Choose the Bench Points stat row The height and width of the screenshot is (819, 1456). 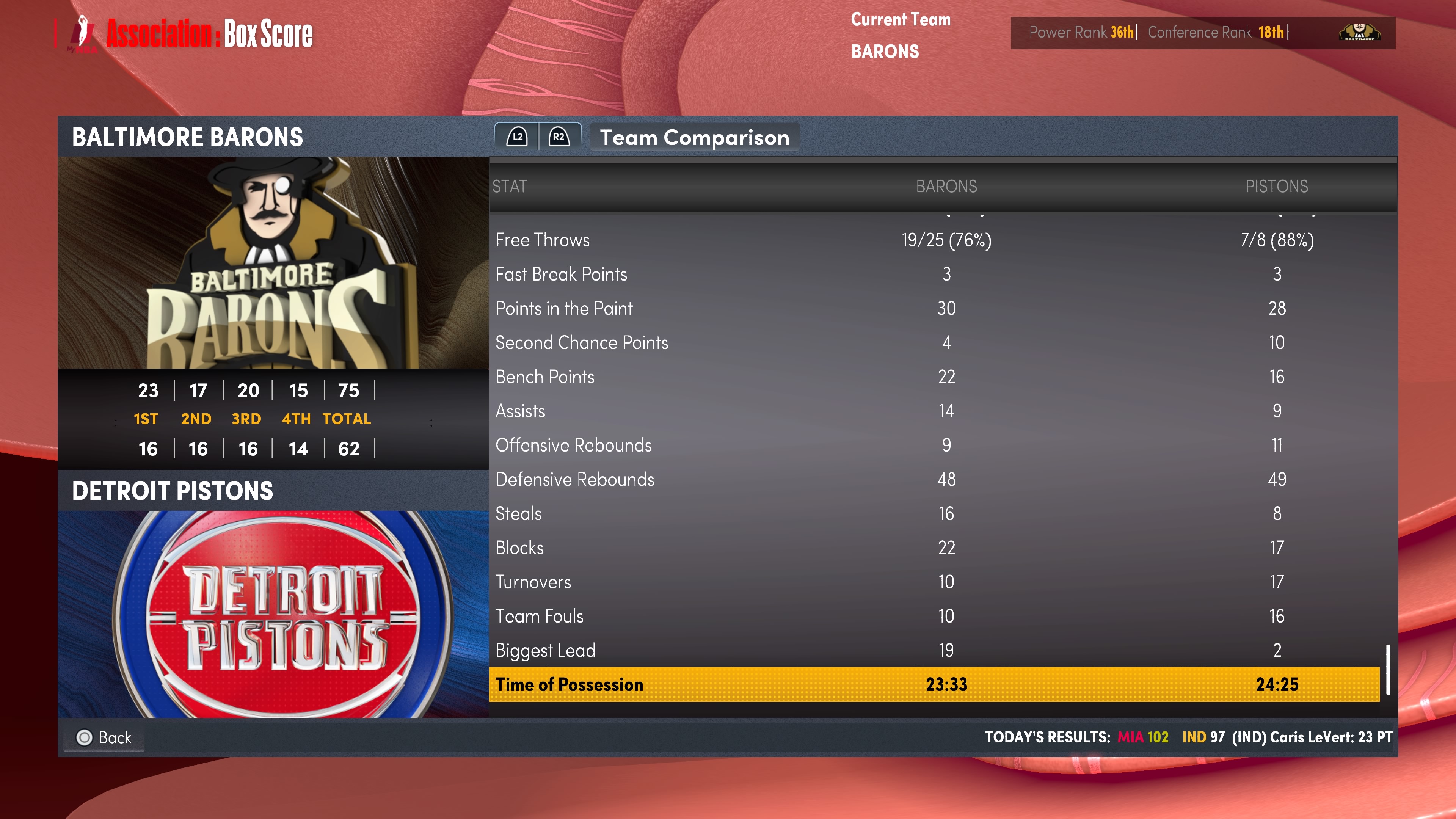click(934, 377)
